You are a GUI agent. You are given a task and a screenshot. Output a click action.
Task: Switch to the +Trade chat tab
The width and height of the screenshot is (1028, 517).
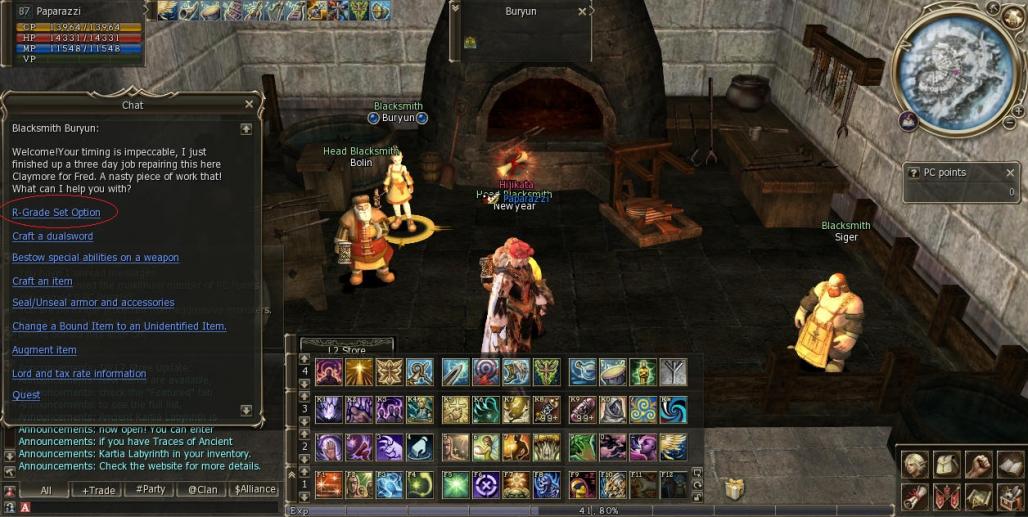click(x=99, y=490)
